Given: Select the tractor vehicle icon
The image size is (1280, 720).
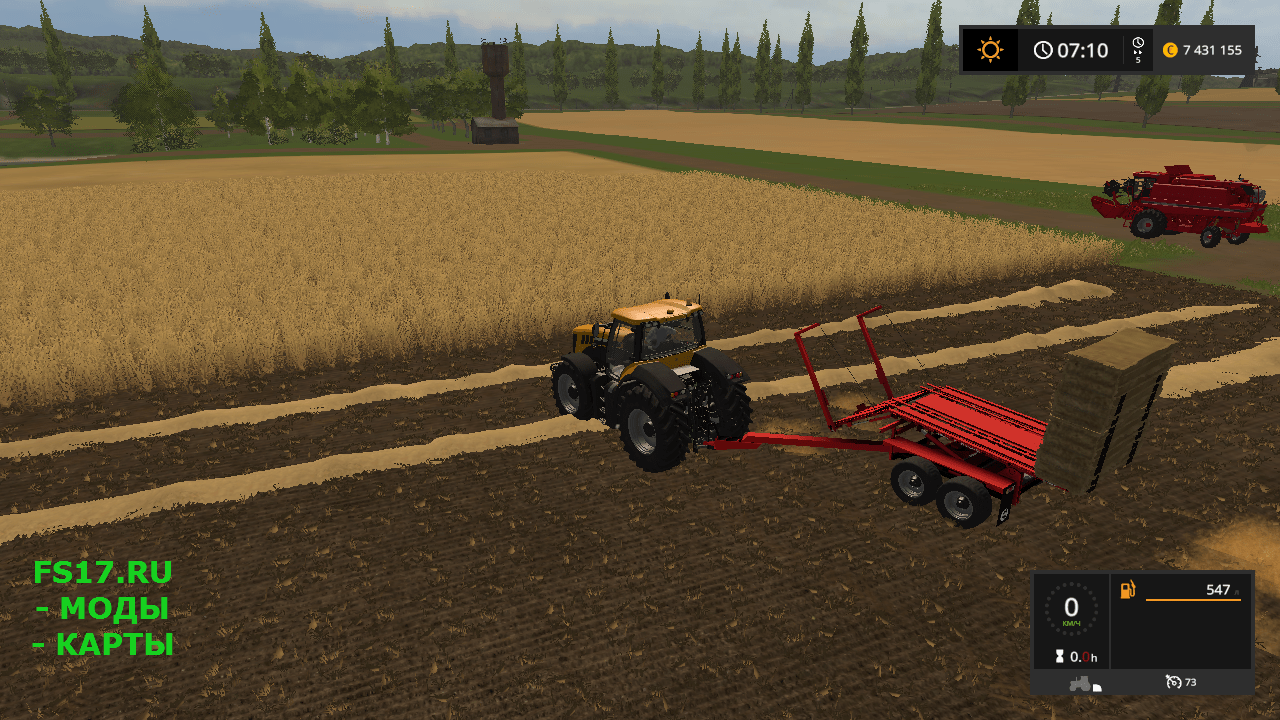Looking at the screenshot, I should pyautogui.click(x=1081, y=684).
